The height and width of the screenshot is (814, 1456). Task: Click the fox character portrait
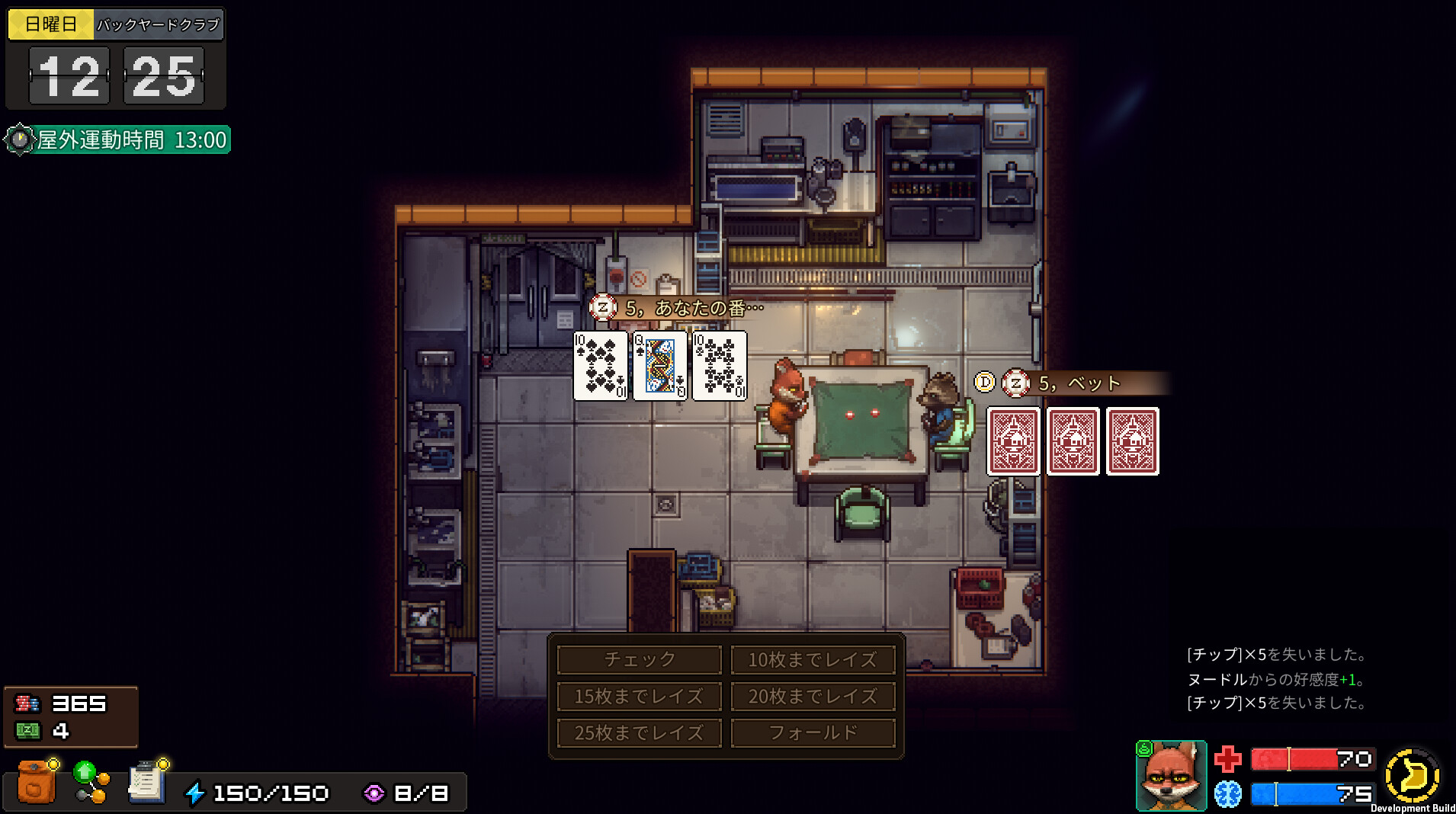1171,776
